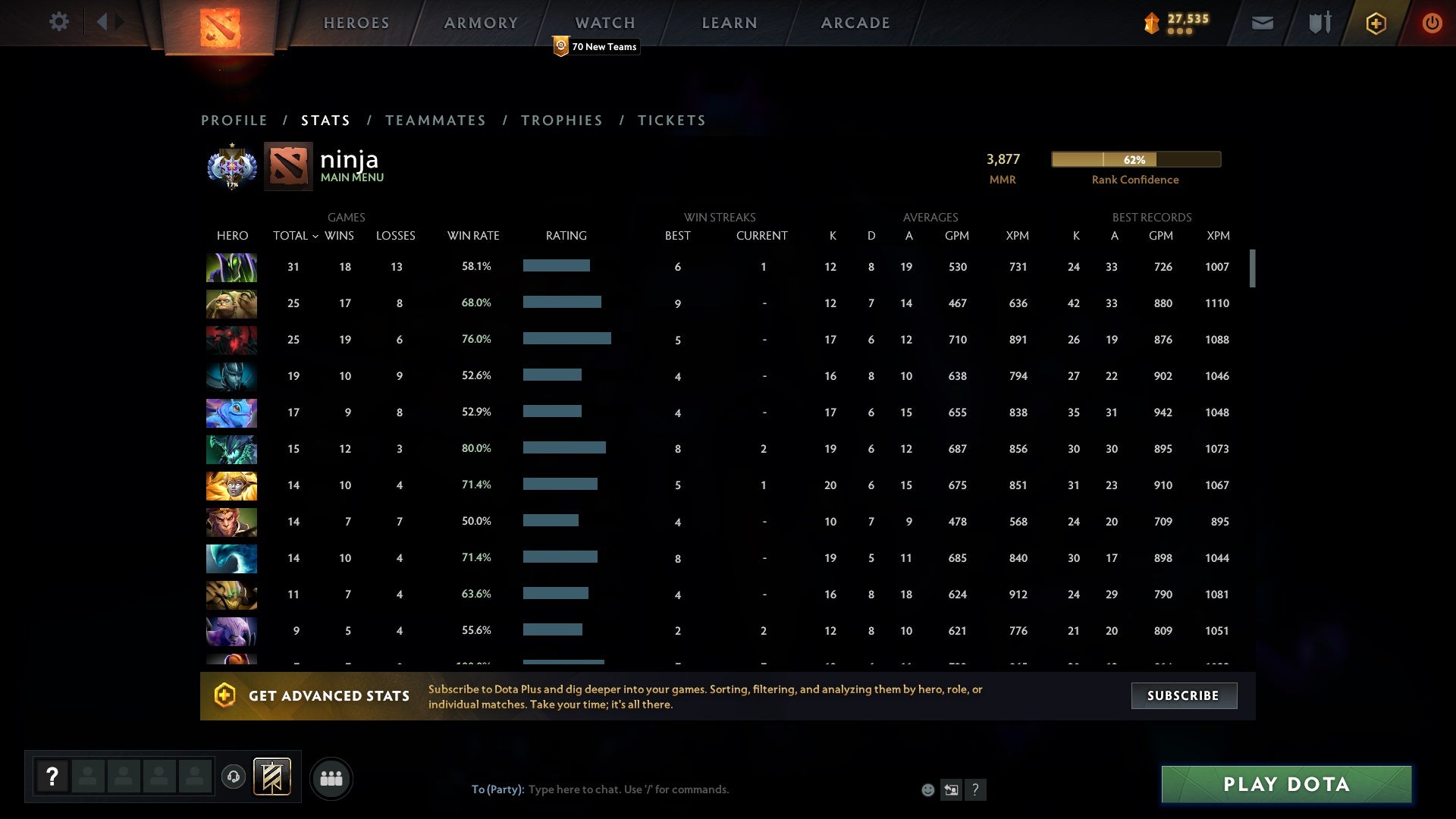This screenshot has height=819, width=1456.
Task: Click the Rank Confidence progress bar
Action: point(1135,160)
